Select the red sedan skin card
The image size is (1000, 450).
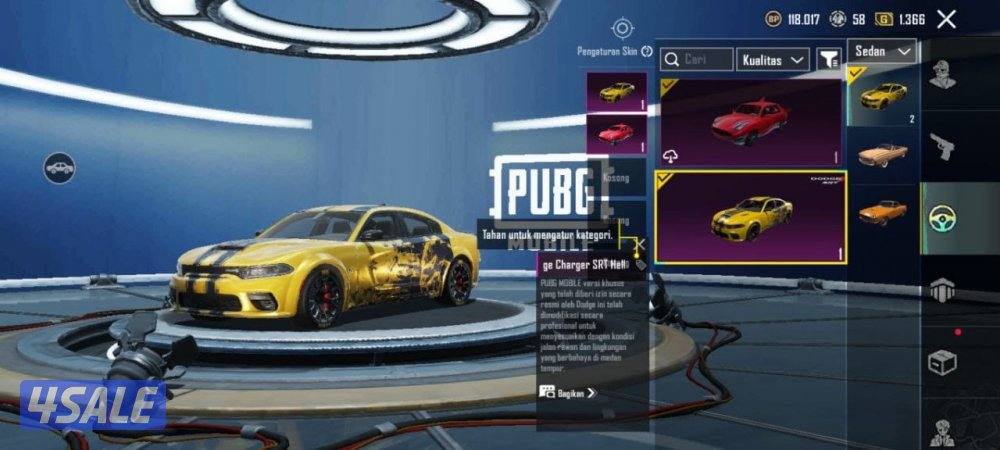pyautogui.click(x=749, y=122)
